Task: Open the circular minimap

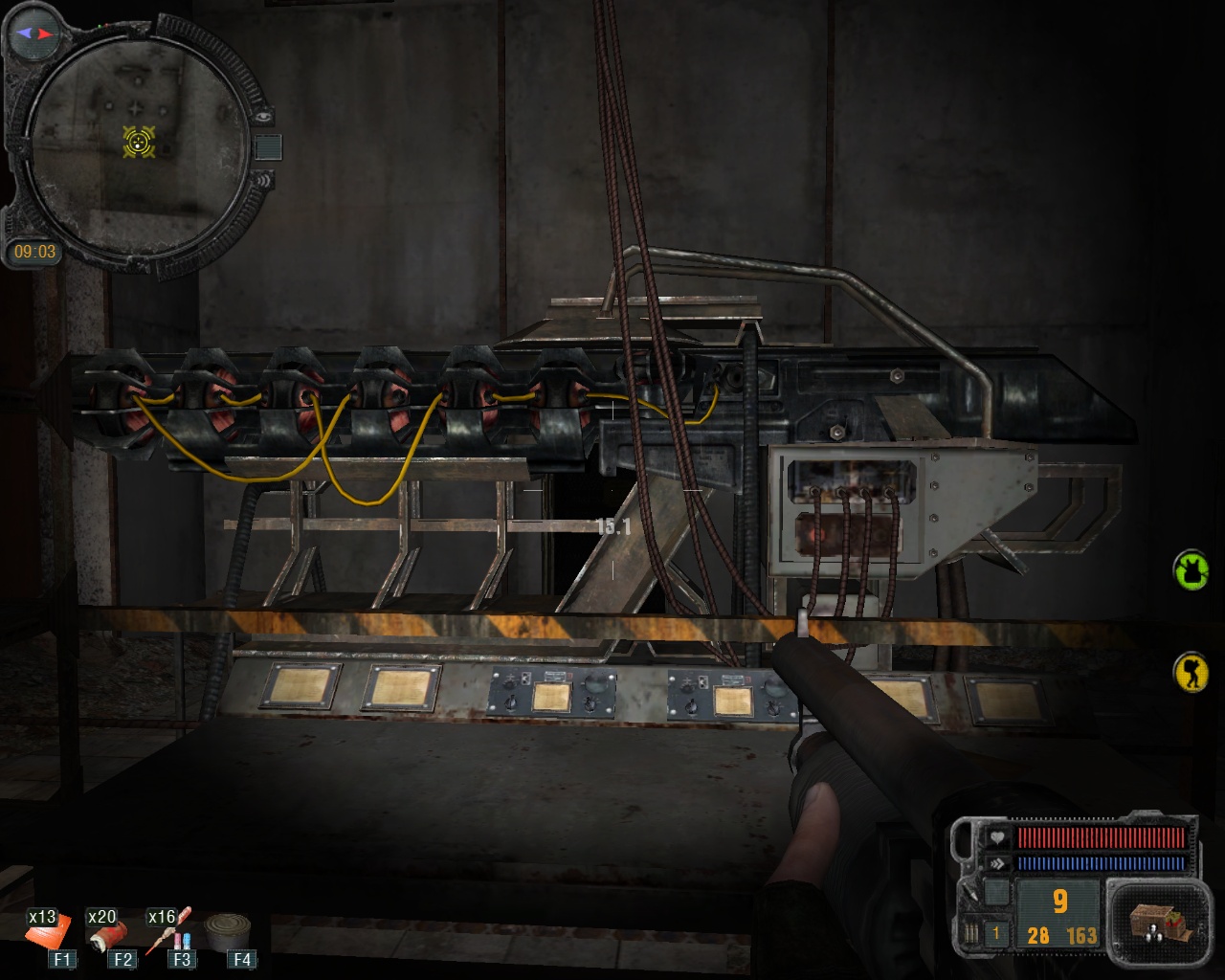Action: [134, 144]
